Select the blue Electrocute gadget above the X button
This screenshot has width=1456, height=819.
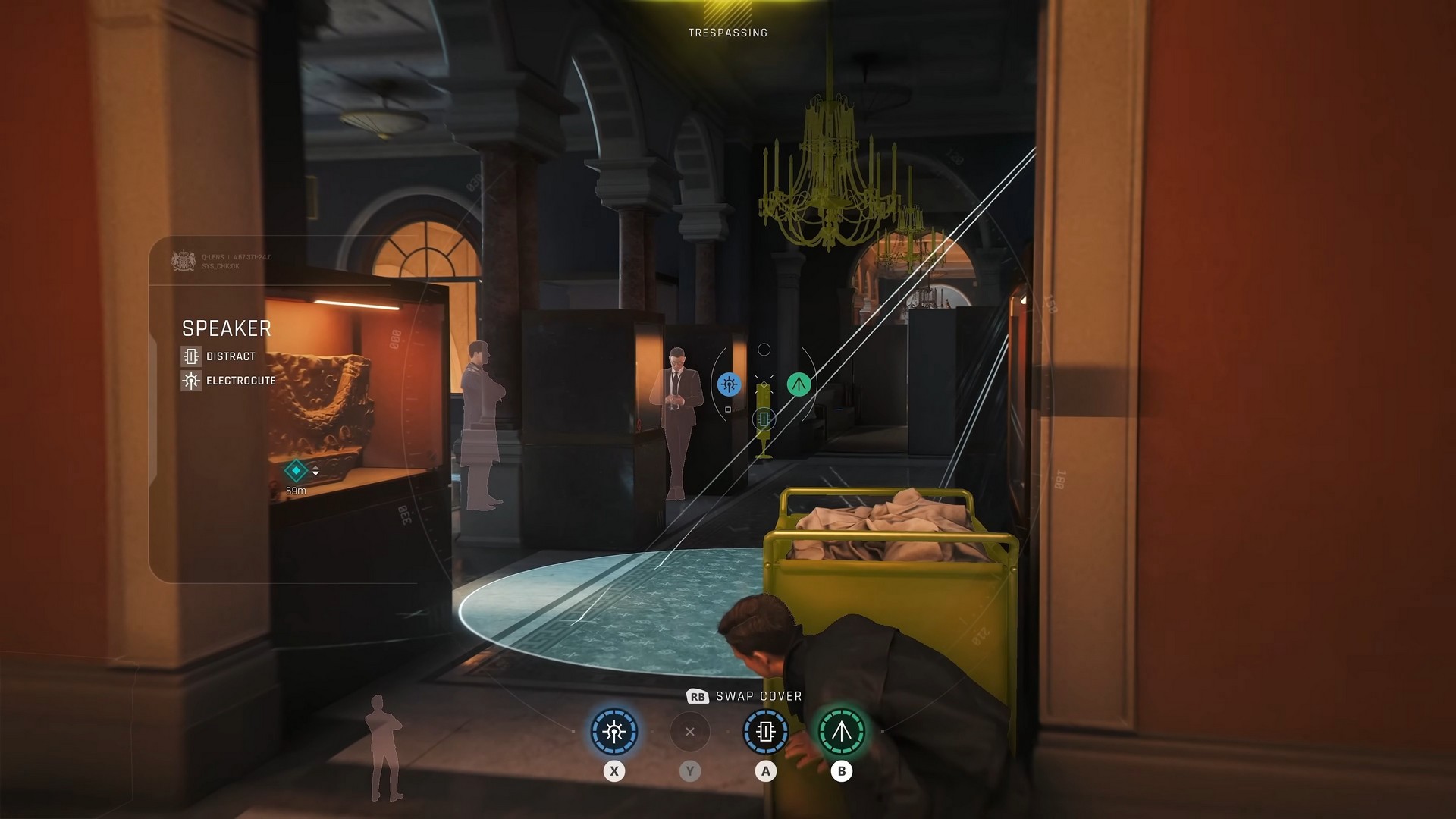tap(613, 732)
